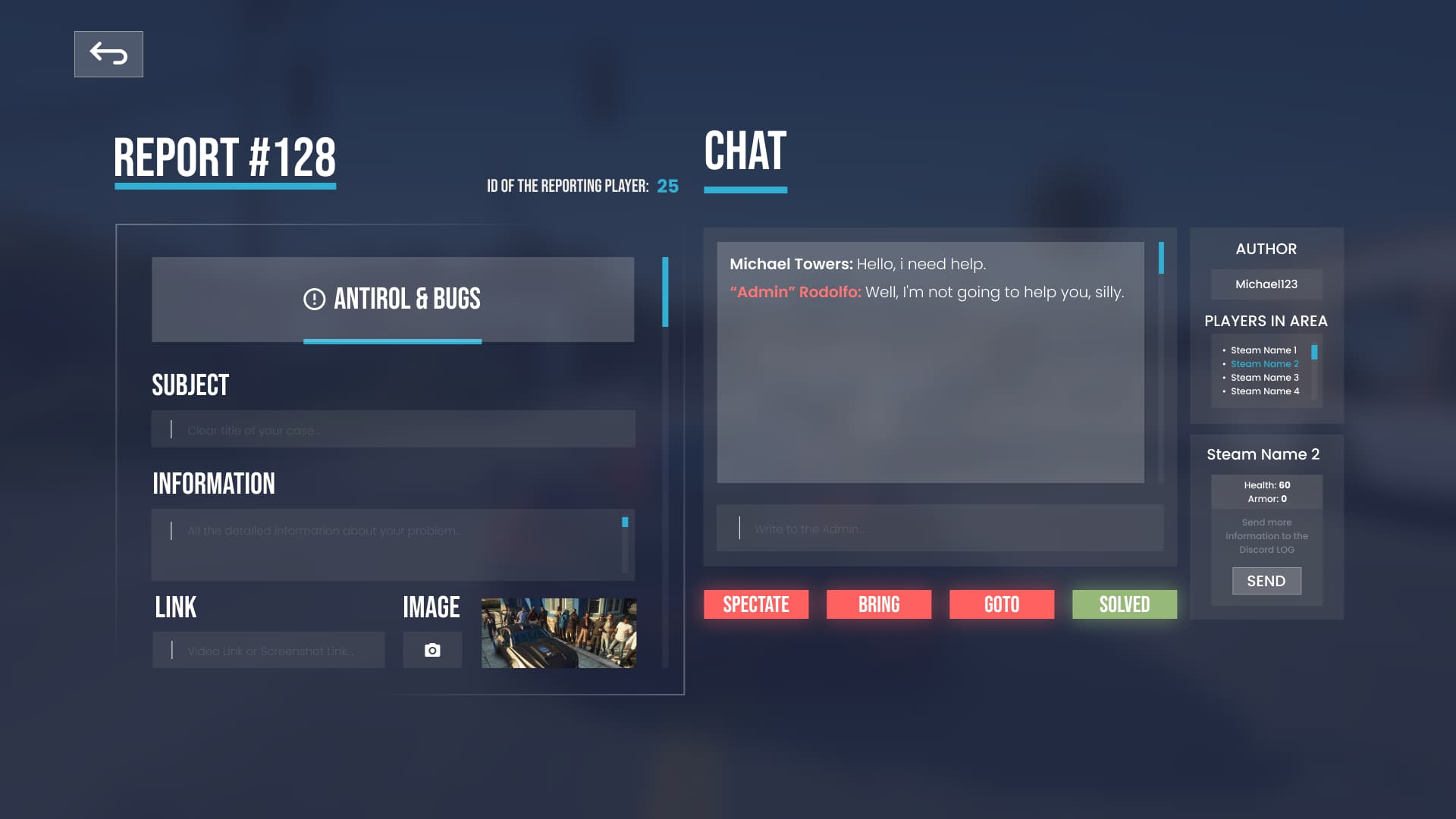The height and width of the screenshot is (819, 1456).
Task: Select Steam Name 1 in player list
Action: (1263, 350)
